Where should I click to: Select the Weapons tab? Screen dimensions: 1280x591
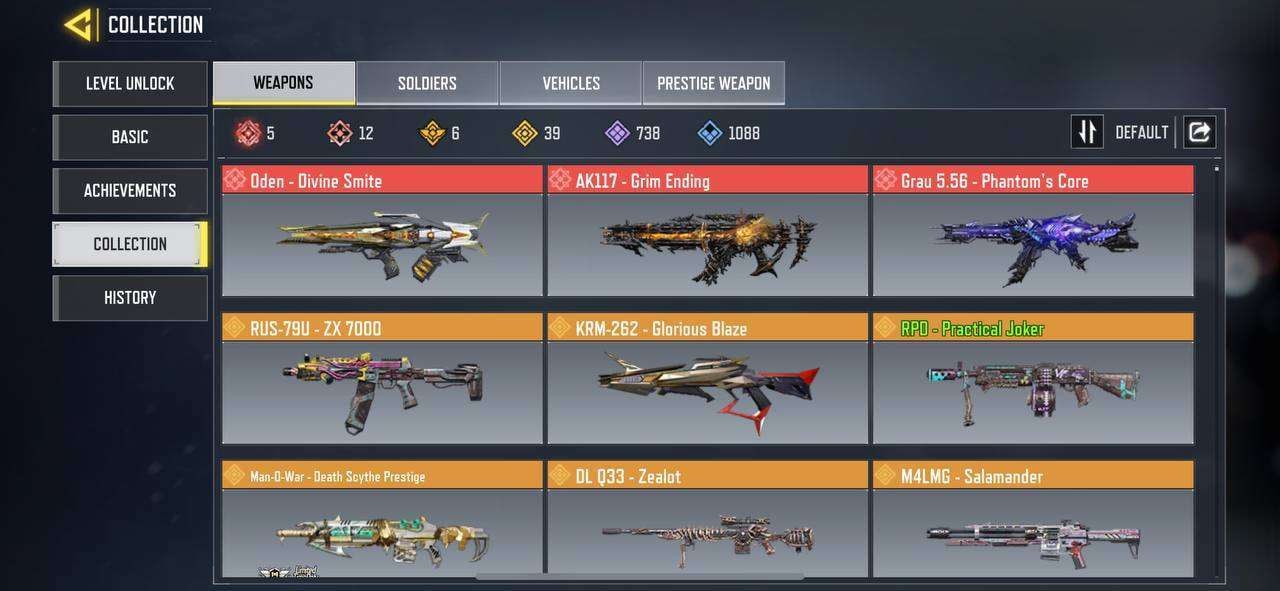(x=283, y=83)
